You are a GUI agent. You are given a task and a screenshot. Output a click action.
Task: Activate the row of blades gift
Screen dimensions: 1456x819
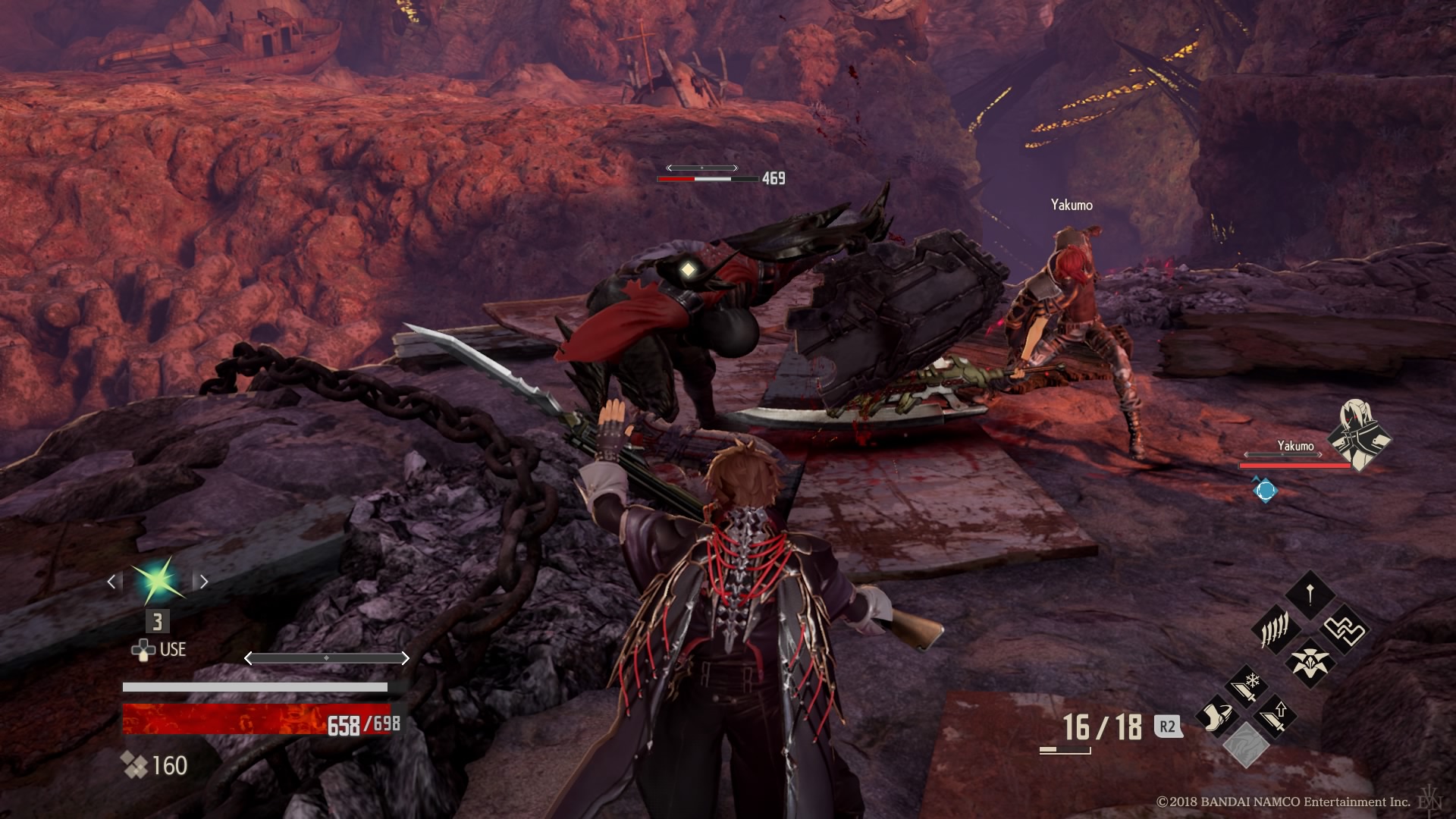[1276, 629]
